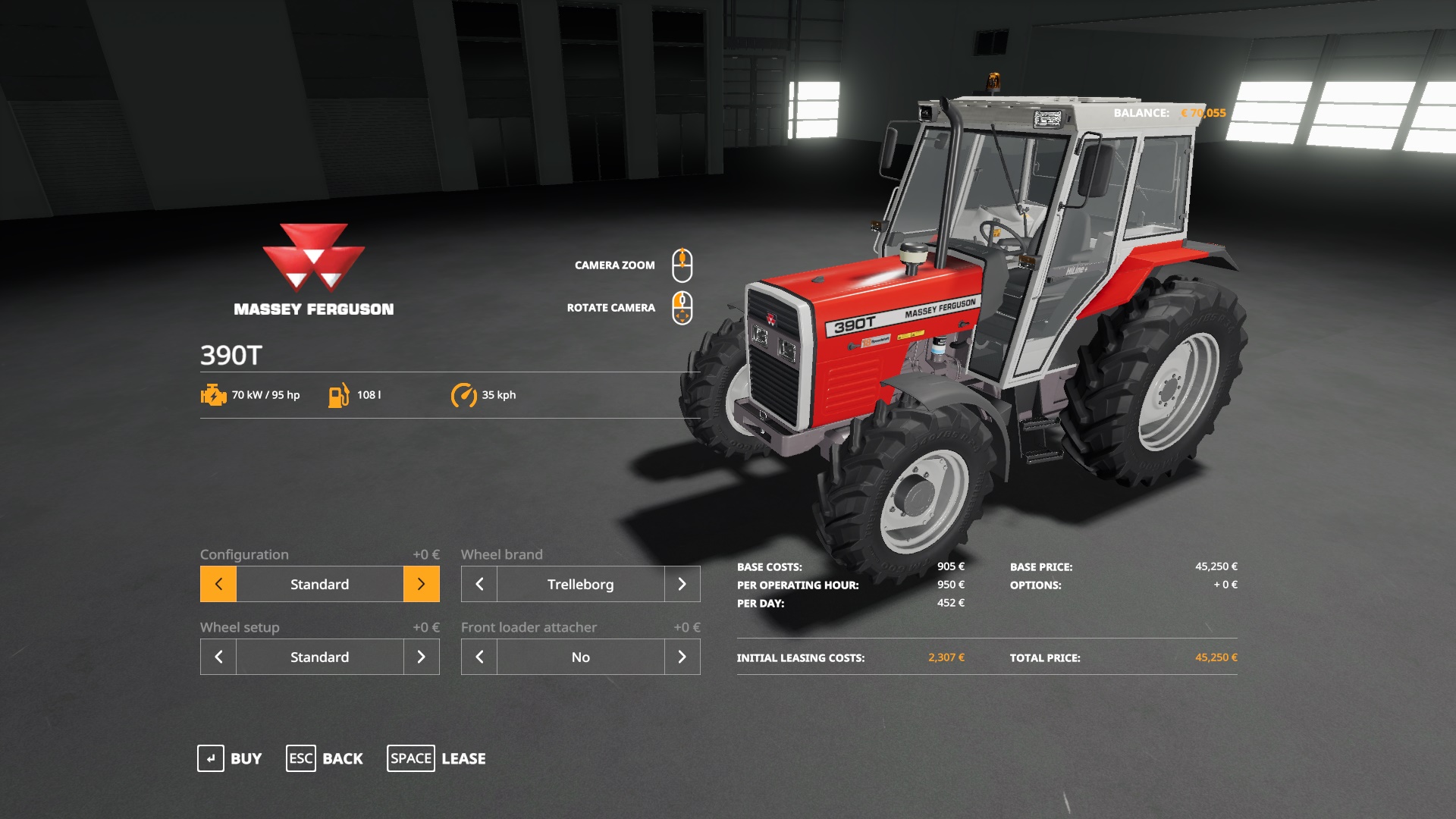Click the speedometer icon next to 35 kph
Viewport: 1456px width, 819px height.
[465, 394]
